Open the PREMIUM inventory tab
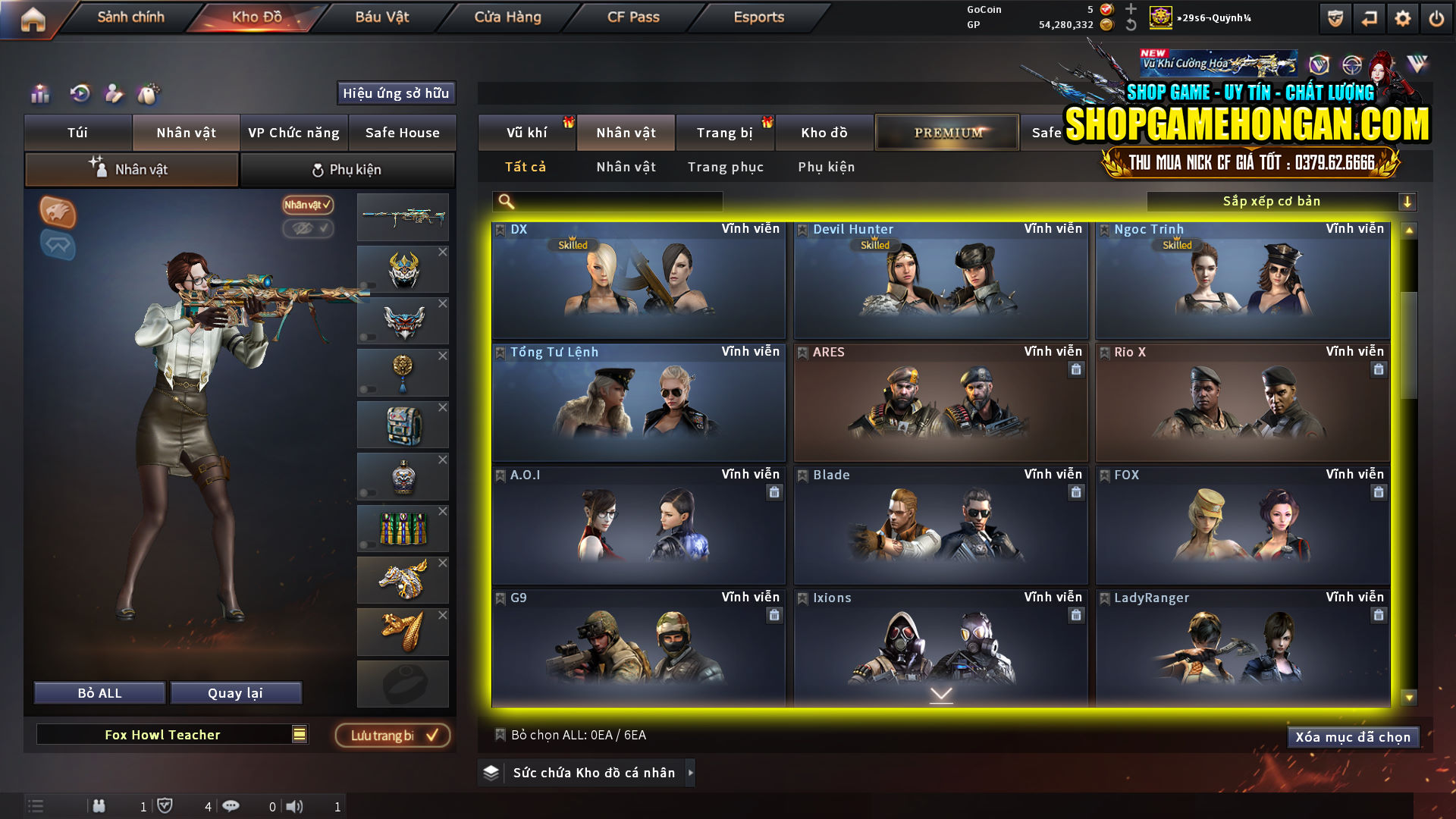Screen dimensions: 1456x819 [x=946, y=132]
